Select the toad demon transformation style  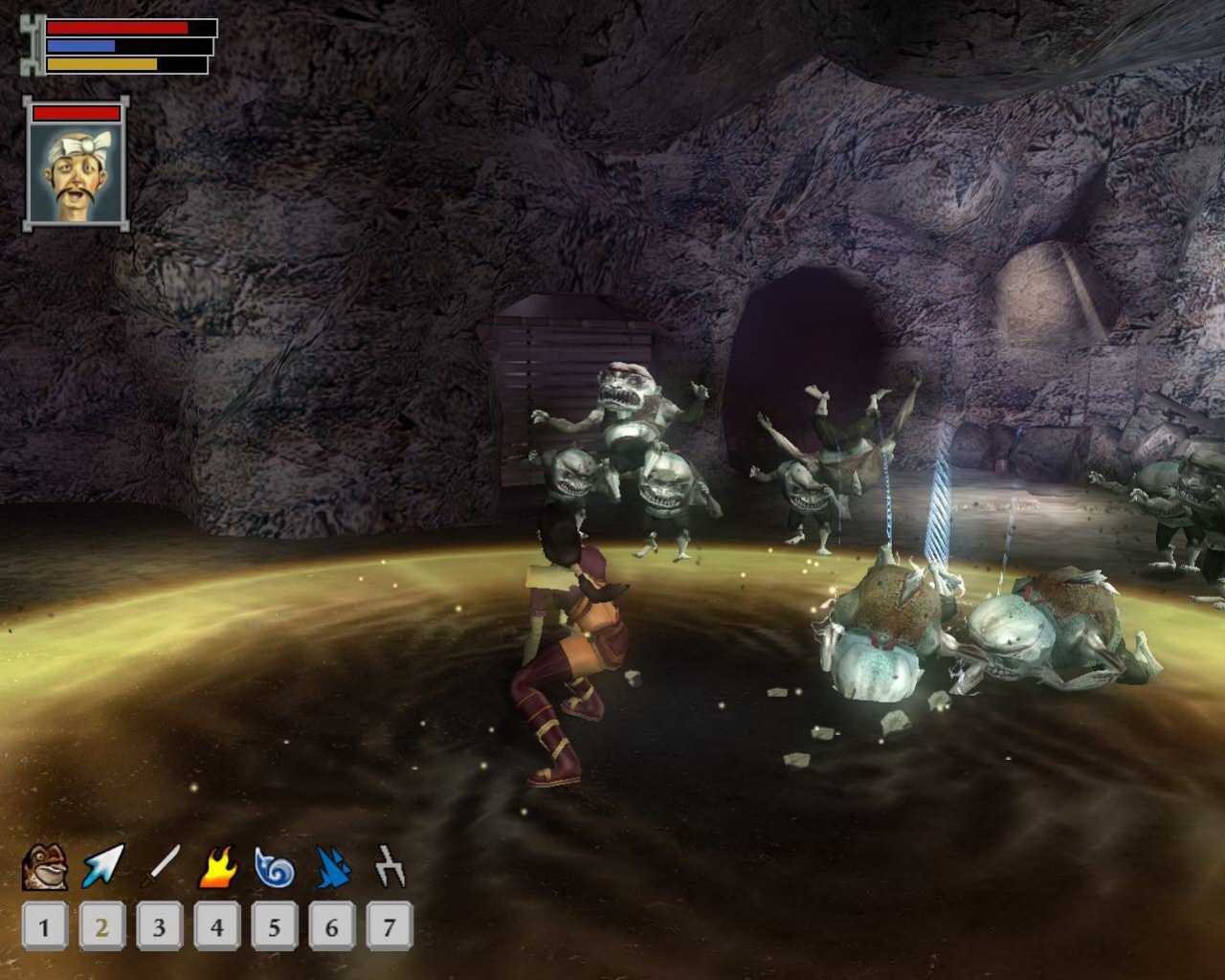44,867
